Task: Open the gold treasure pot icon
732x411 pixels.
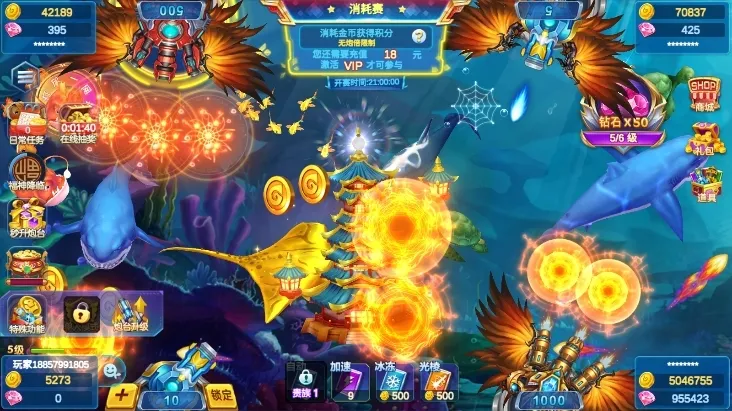Action: tap(26, 264)
